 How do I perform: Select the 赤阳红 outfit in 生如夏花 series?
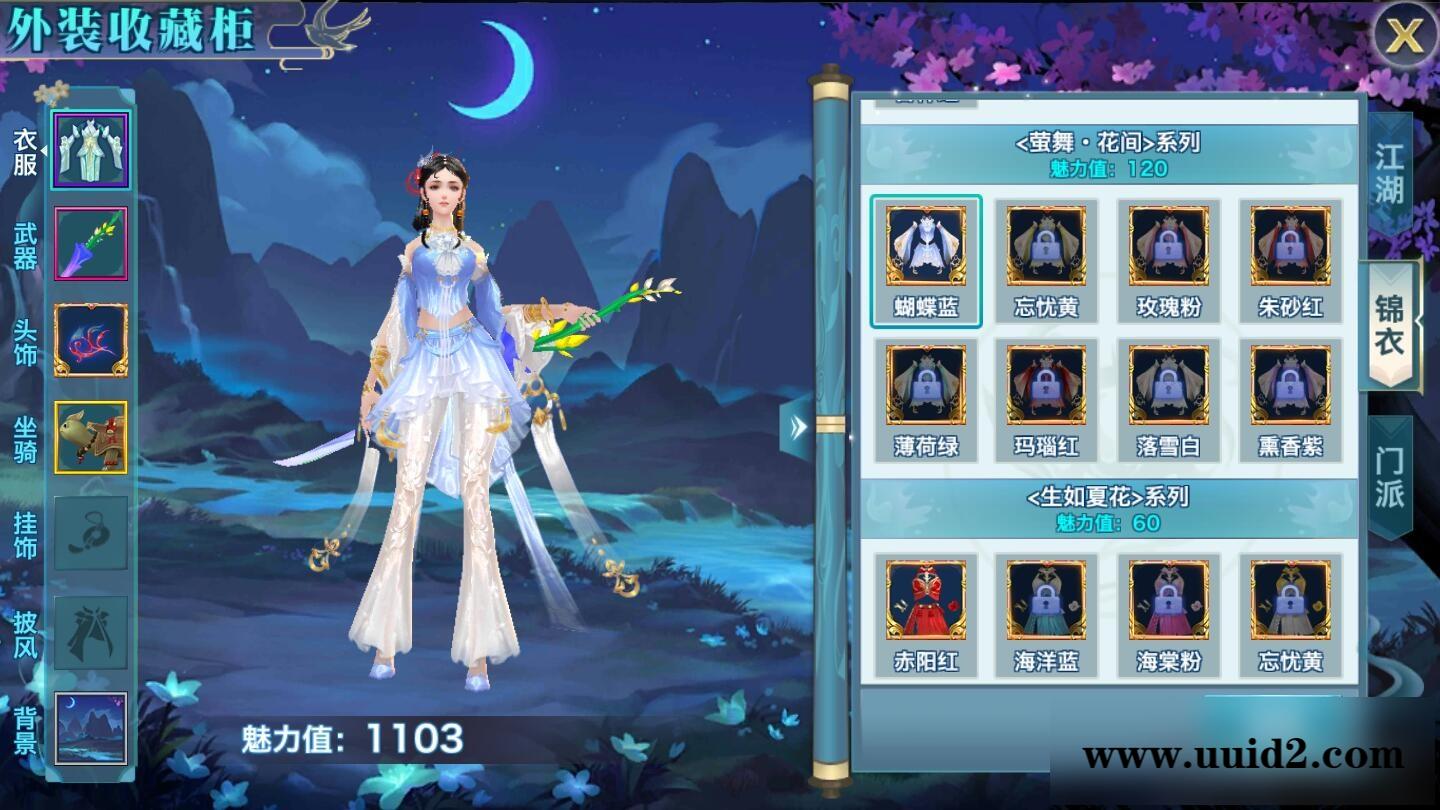(925, 604)
